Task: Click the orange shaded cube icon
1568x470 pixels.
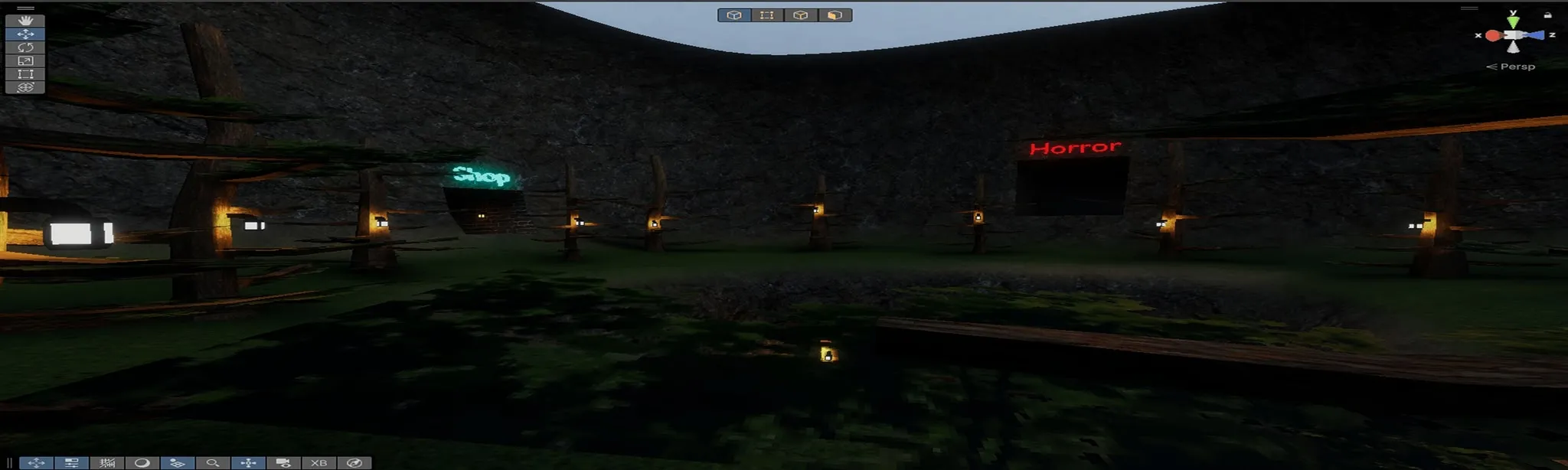Action: click(x=835, y=15)
